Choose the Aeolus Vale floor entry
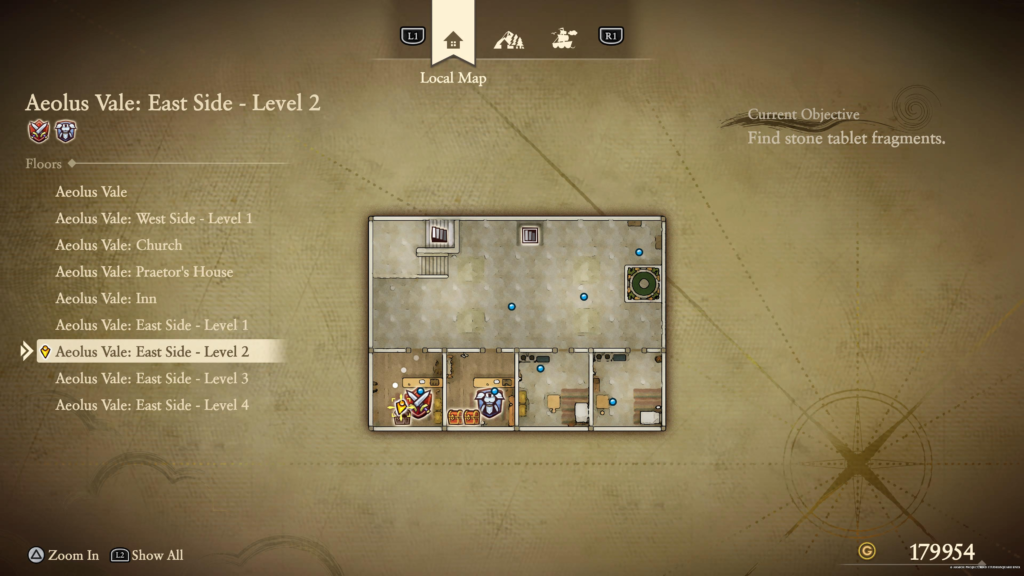This screenshot has height=576, width=1024. pos(91,191)
